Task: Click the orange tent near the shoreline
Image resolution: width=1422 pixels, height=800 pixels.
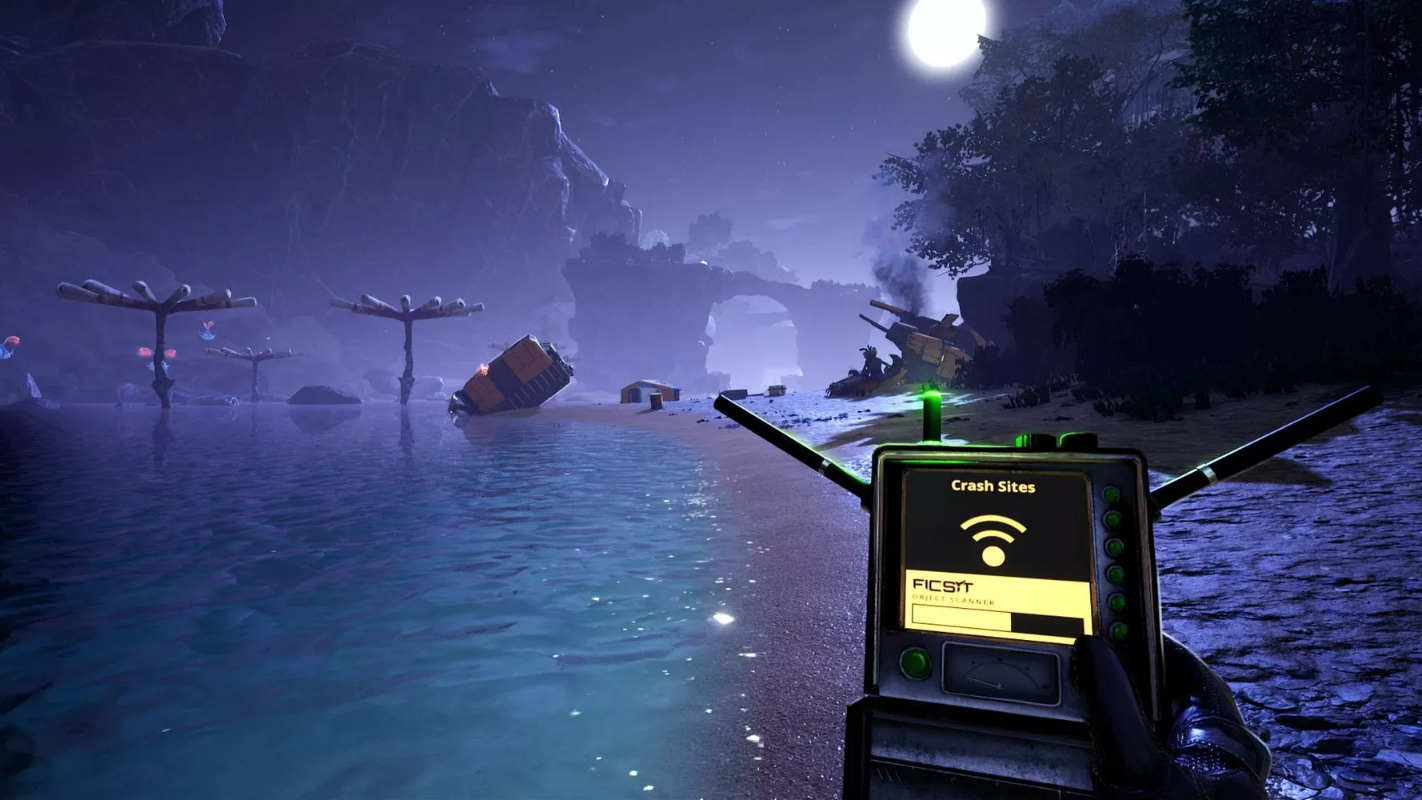Action: (649, 392)
